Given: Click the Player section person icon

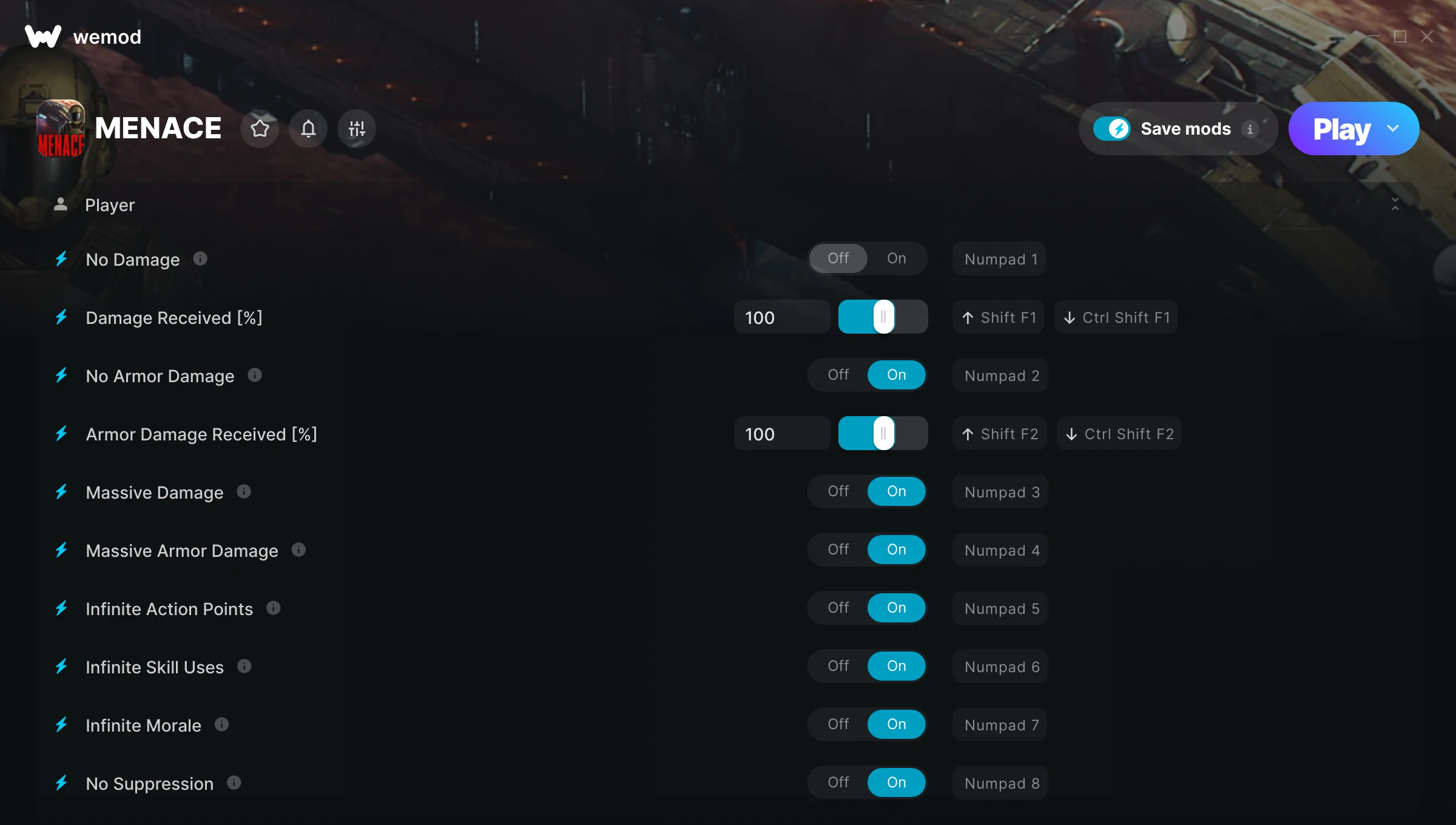Looking at the screenshot, I should pyautogui.click(x=60, y=204).
